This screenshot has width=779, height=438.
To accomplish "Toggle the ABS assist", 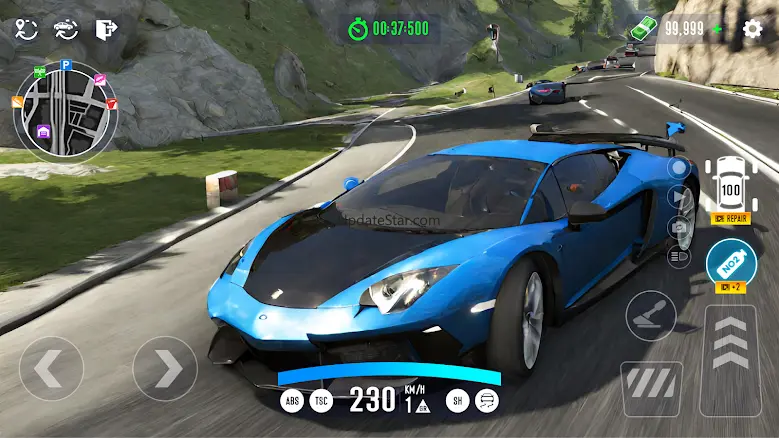I will pos(292,400).
